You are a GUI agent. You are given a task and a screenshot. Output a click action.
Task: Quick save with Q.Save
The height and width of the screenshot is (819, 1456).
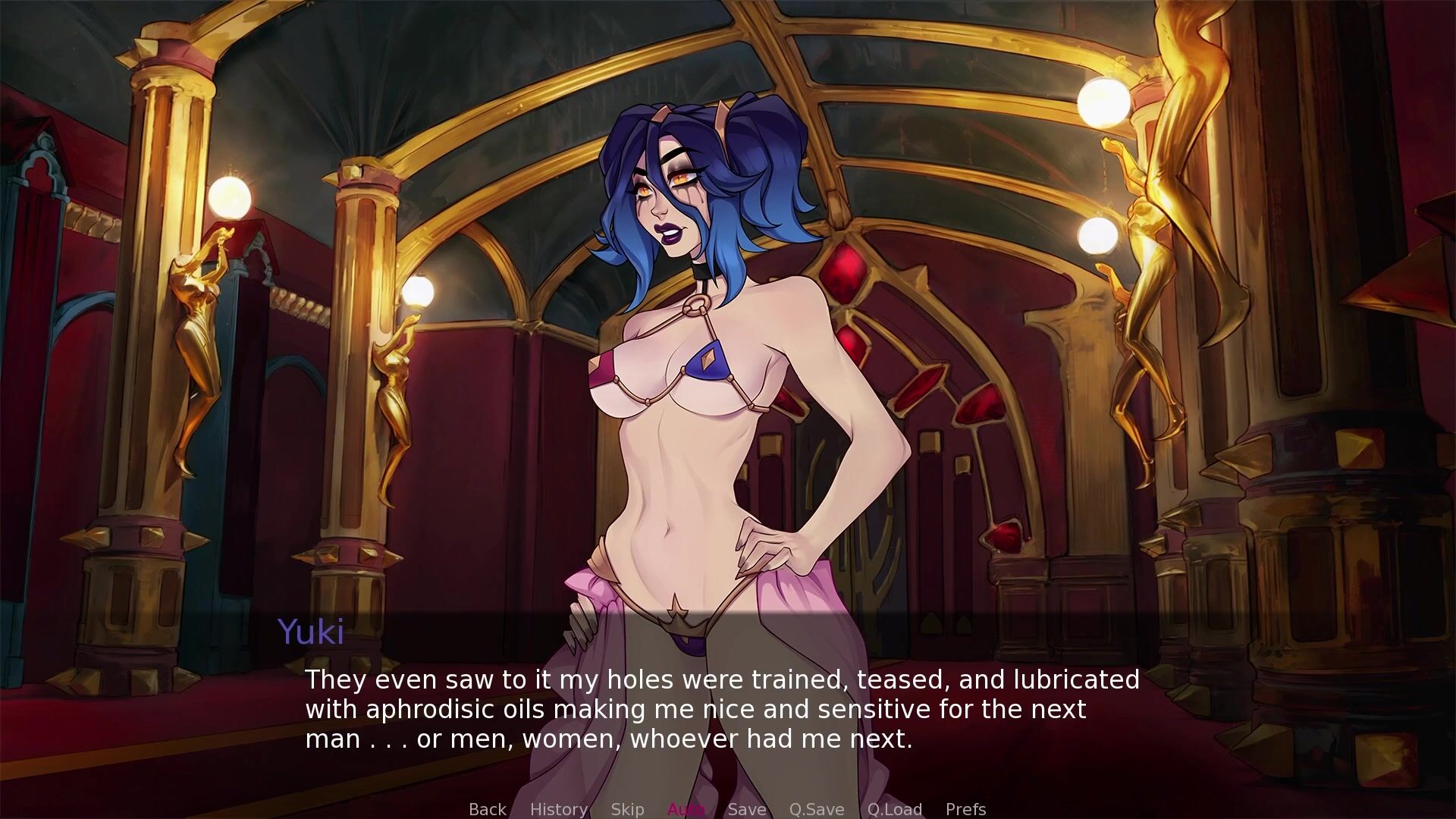tap(816, 809)
